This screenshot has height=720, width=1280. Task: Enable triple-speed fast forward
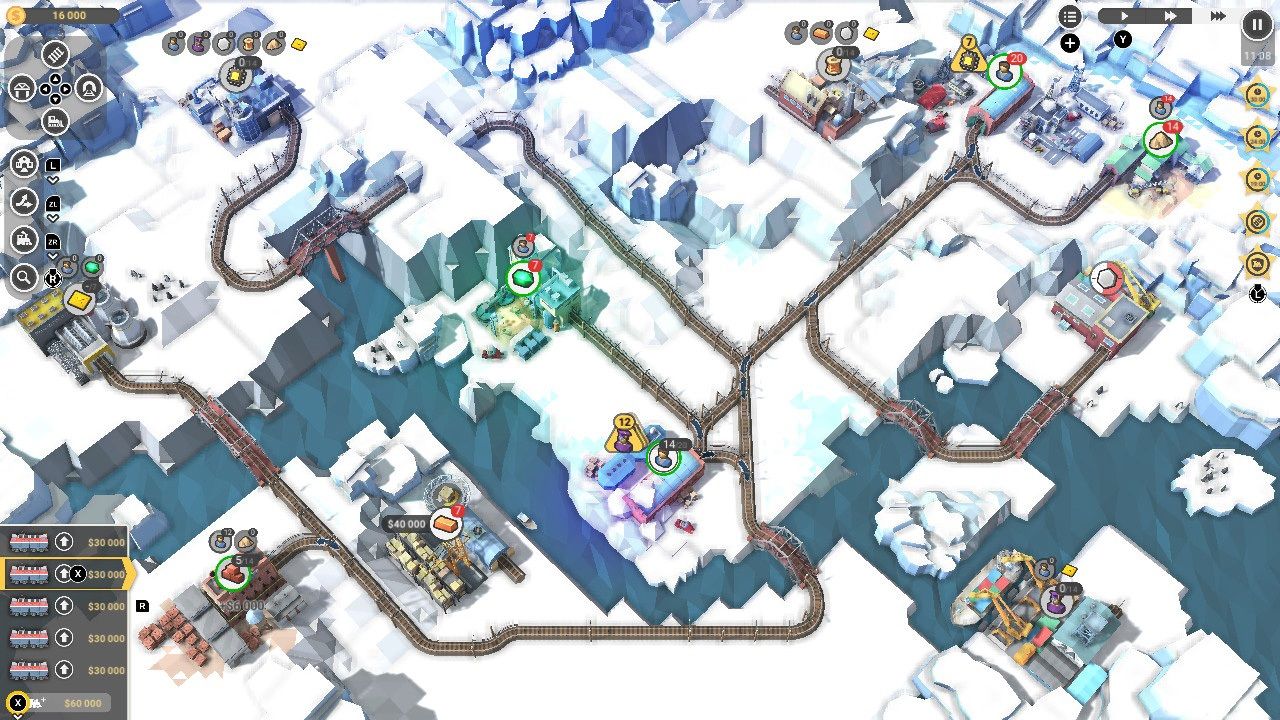1216,15
